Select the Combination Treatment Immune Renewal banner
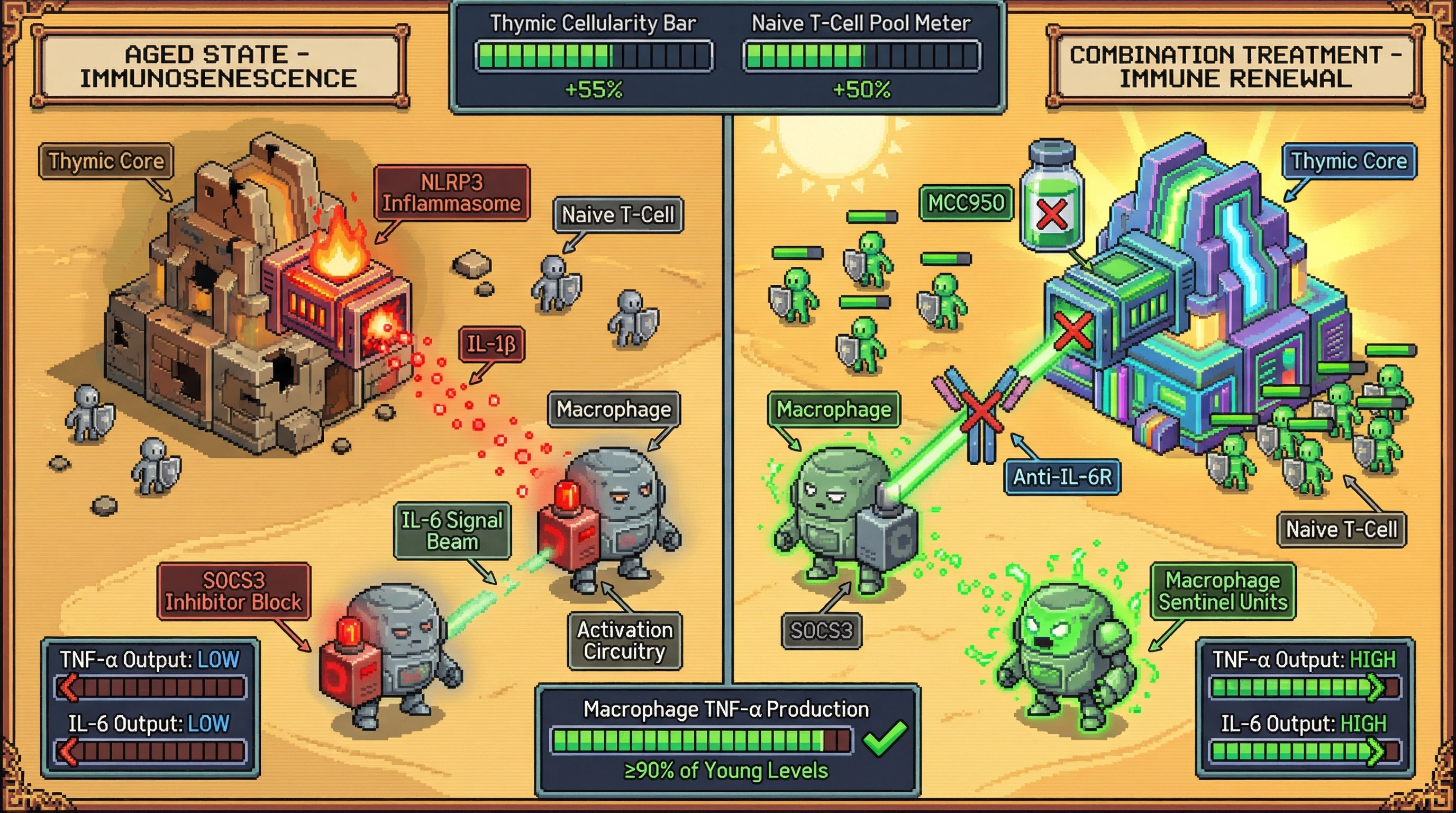Viewport: 1456px width, 813px height. [1235, 67]
